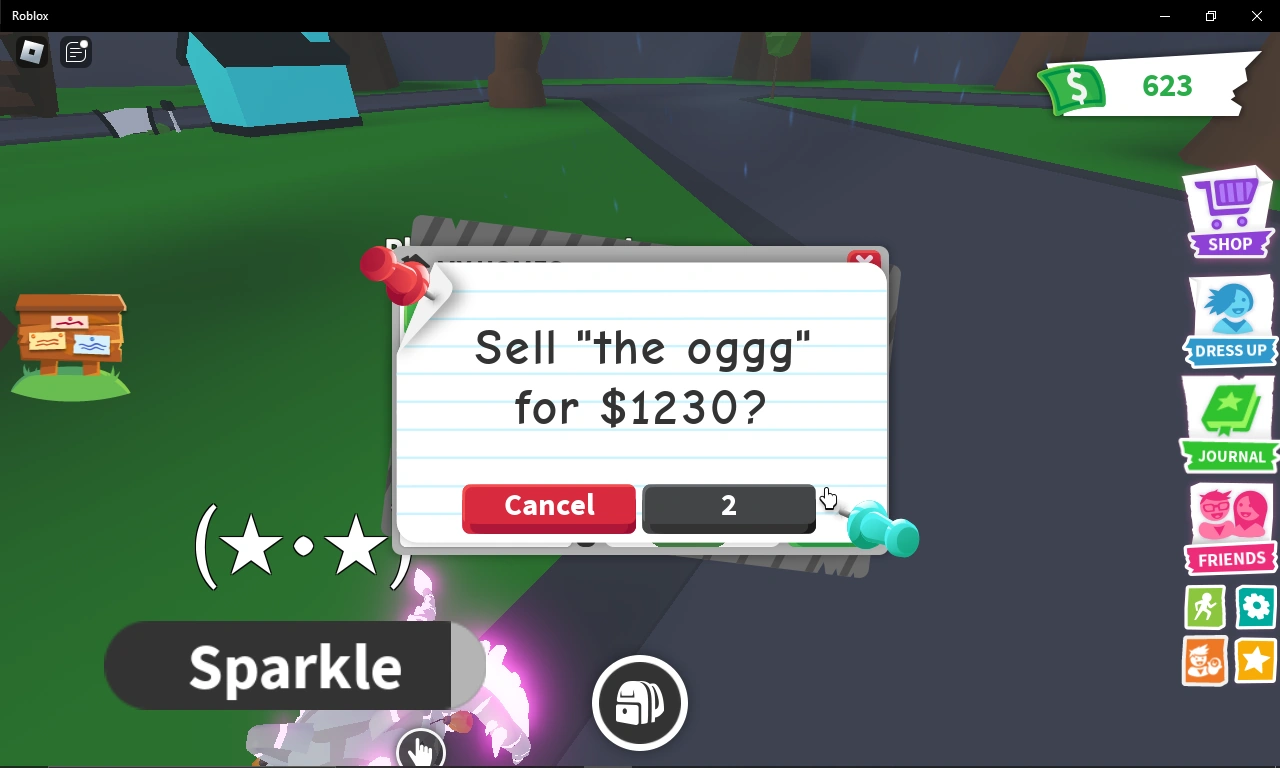Open the backpack inventory icon
Viewport: 1280px width, 768px height.
click(639, 703)
